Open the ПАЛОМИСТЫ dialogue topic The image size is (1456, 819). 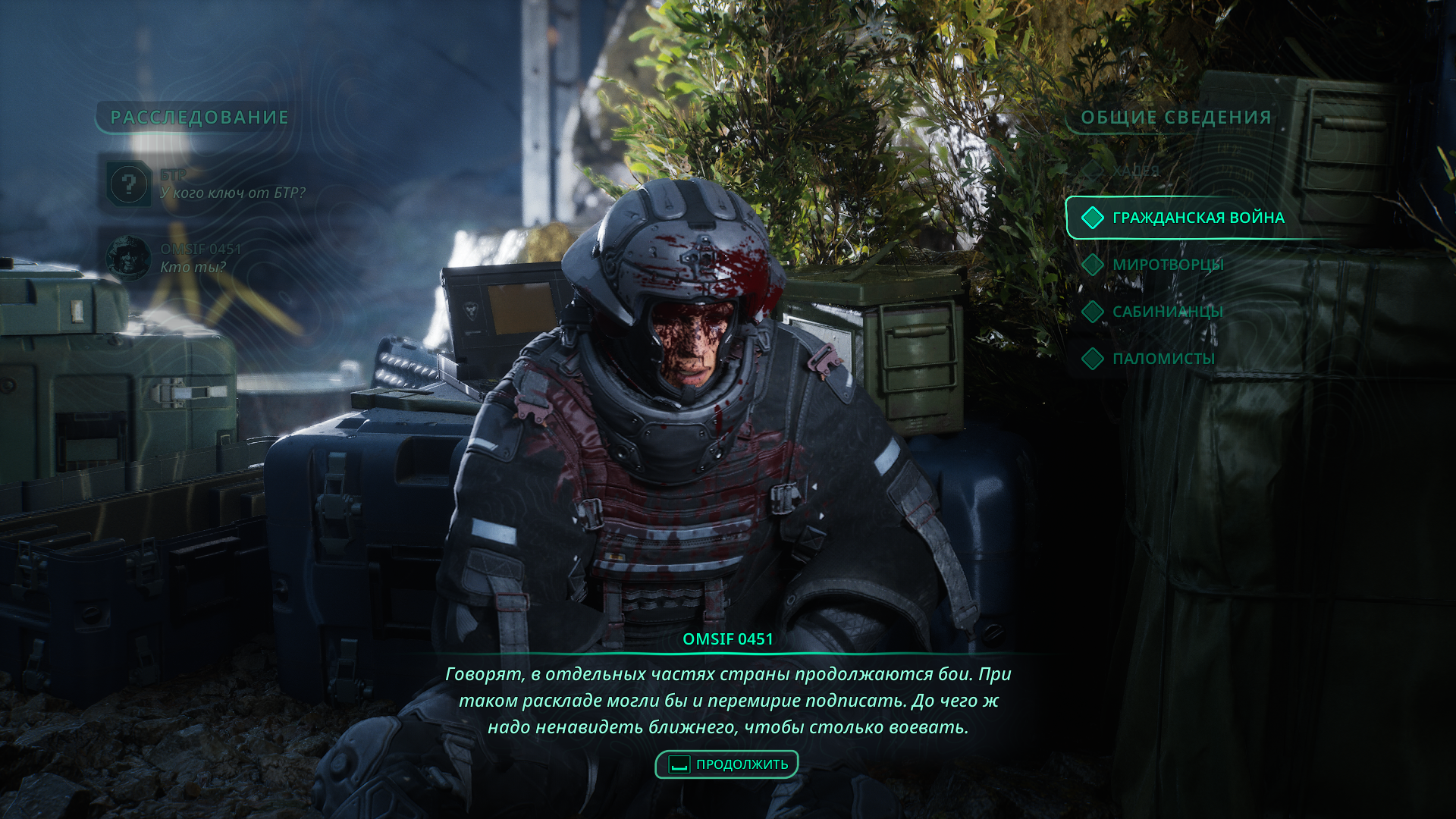pos(1163,359)
